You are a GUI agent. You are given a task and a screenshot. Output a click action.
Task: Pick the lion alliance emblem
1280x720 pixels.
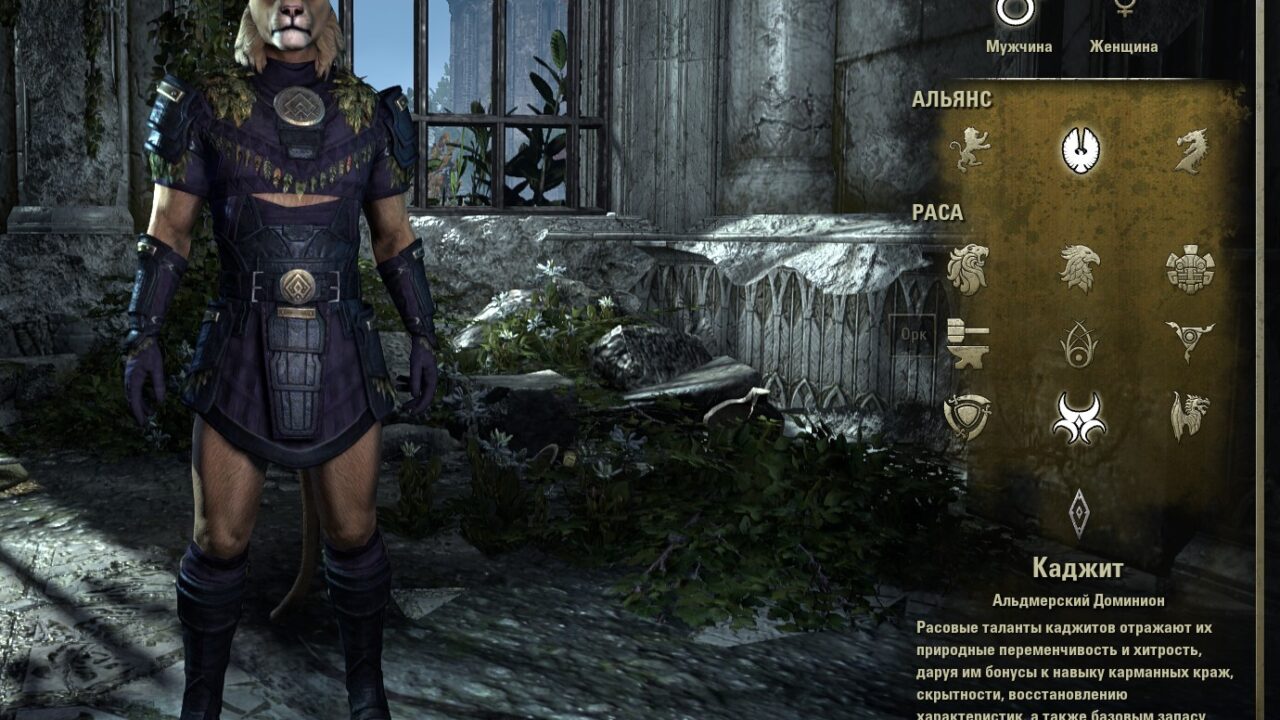(969, 149)
